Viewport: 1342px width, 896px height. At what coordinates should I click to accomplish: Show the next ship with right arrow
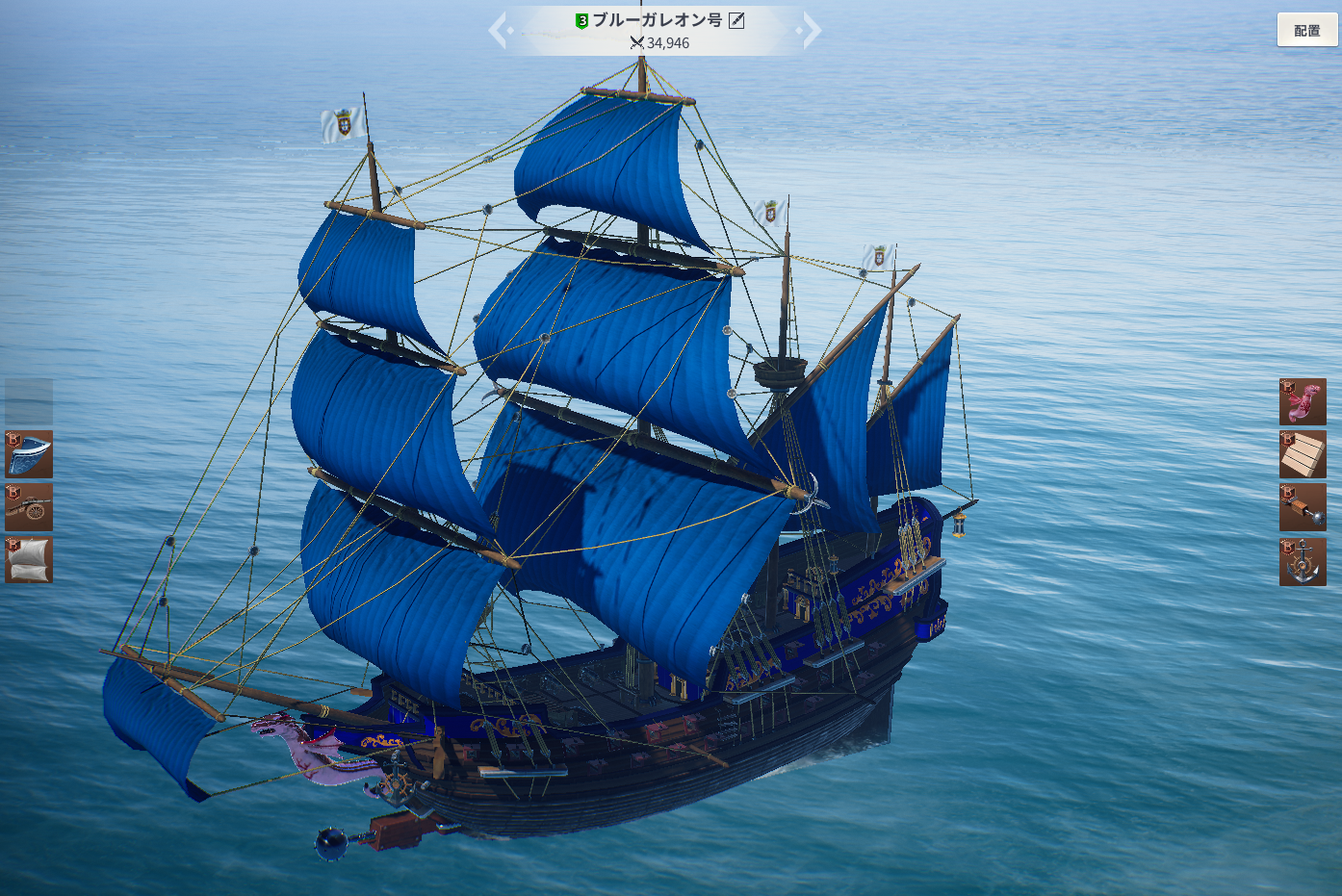point(812,31)
